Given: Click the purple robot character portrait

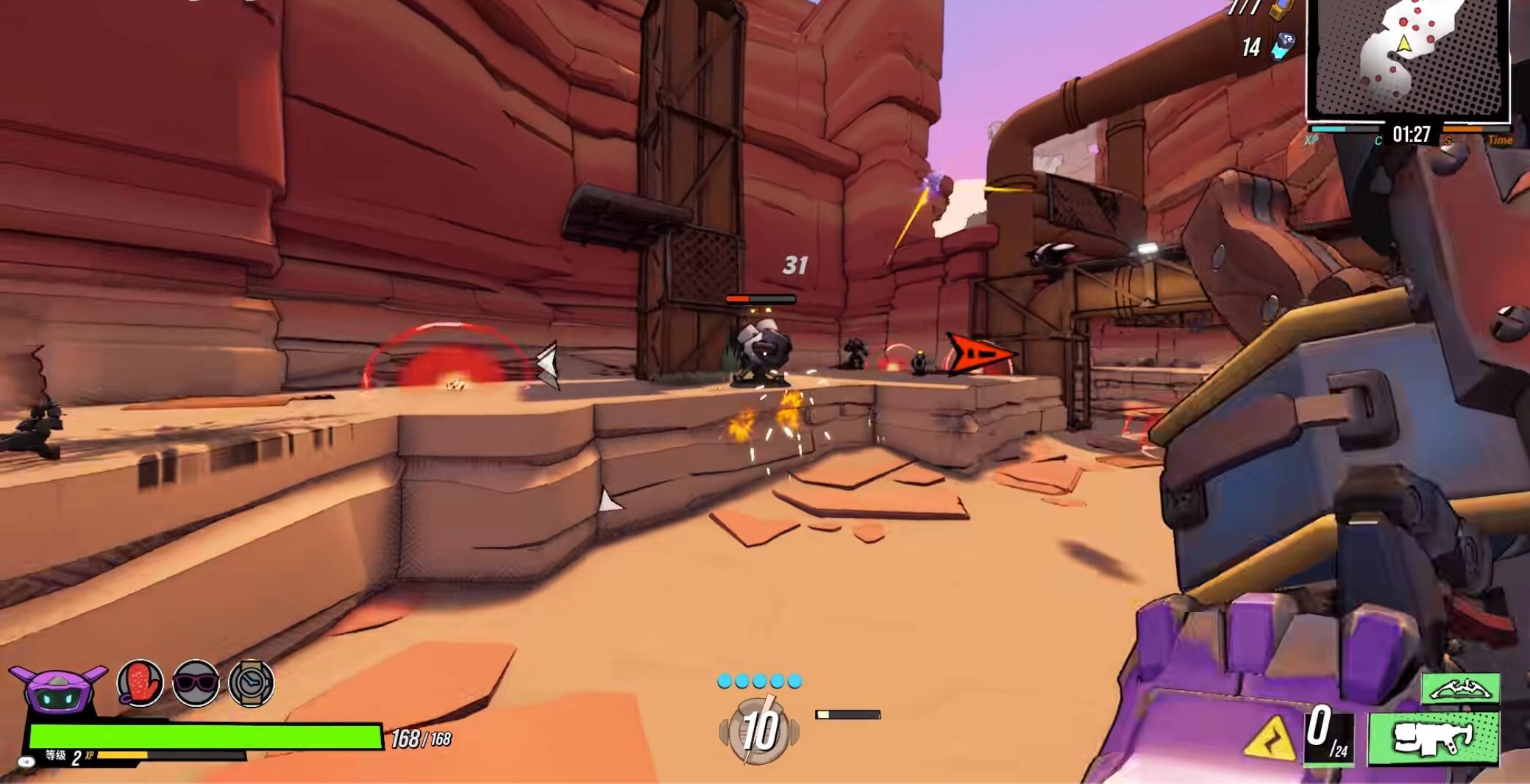Looking at the screenshot, I should 57,690.
